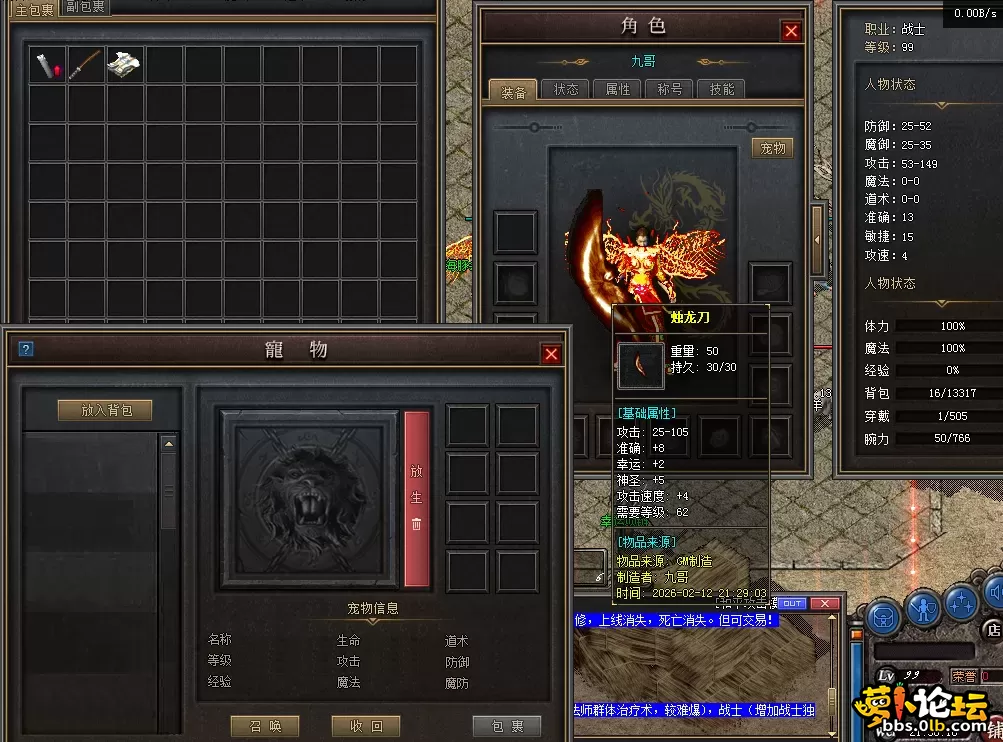Click the 宠物 button in character panel
The height and width of the screenshot is (742, 1003).
tap(773, 148)
